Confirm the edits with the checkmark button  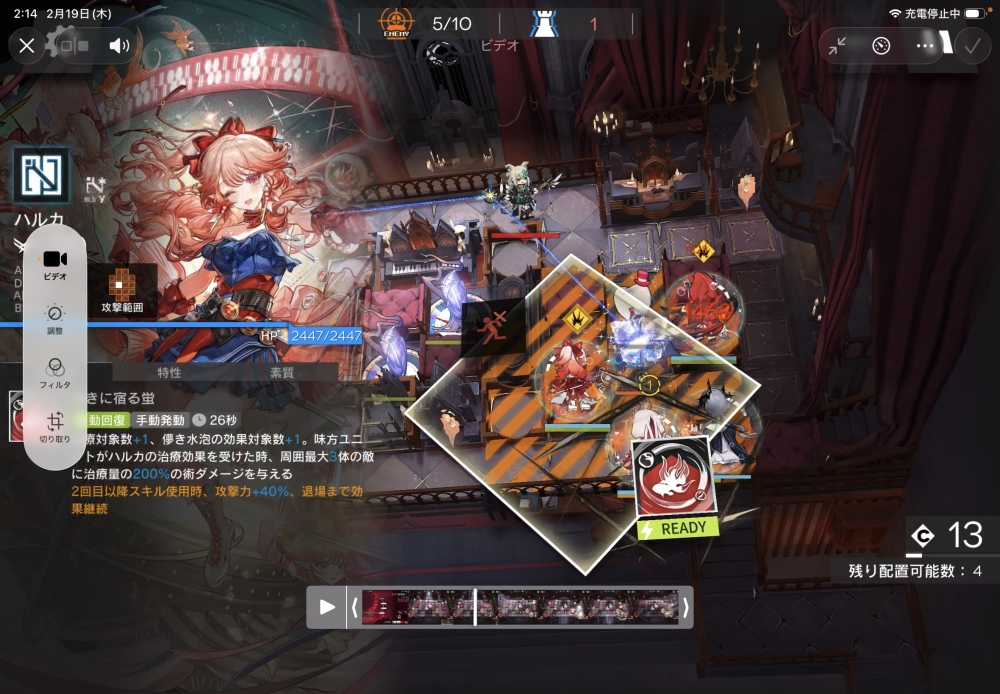970,45
